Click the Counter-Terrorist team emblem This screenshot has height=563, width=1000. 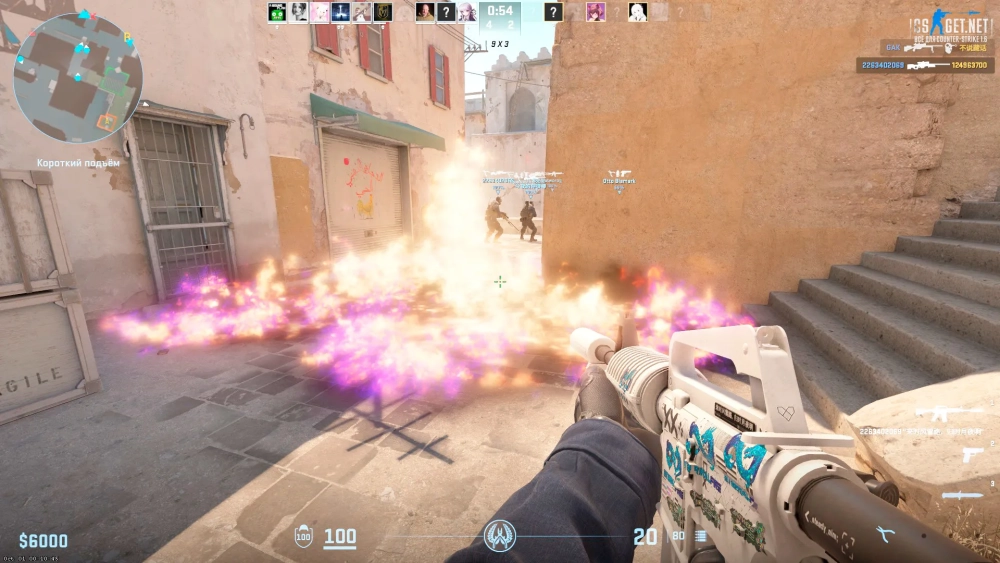(500, 537)
